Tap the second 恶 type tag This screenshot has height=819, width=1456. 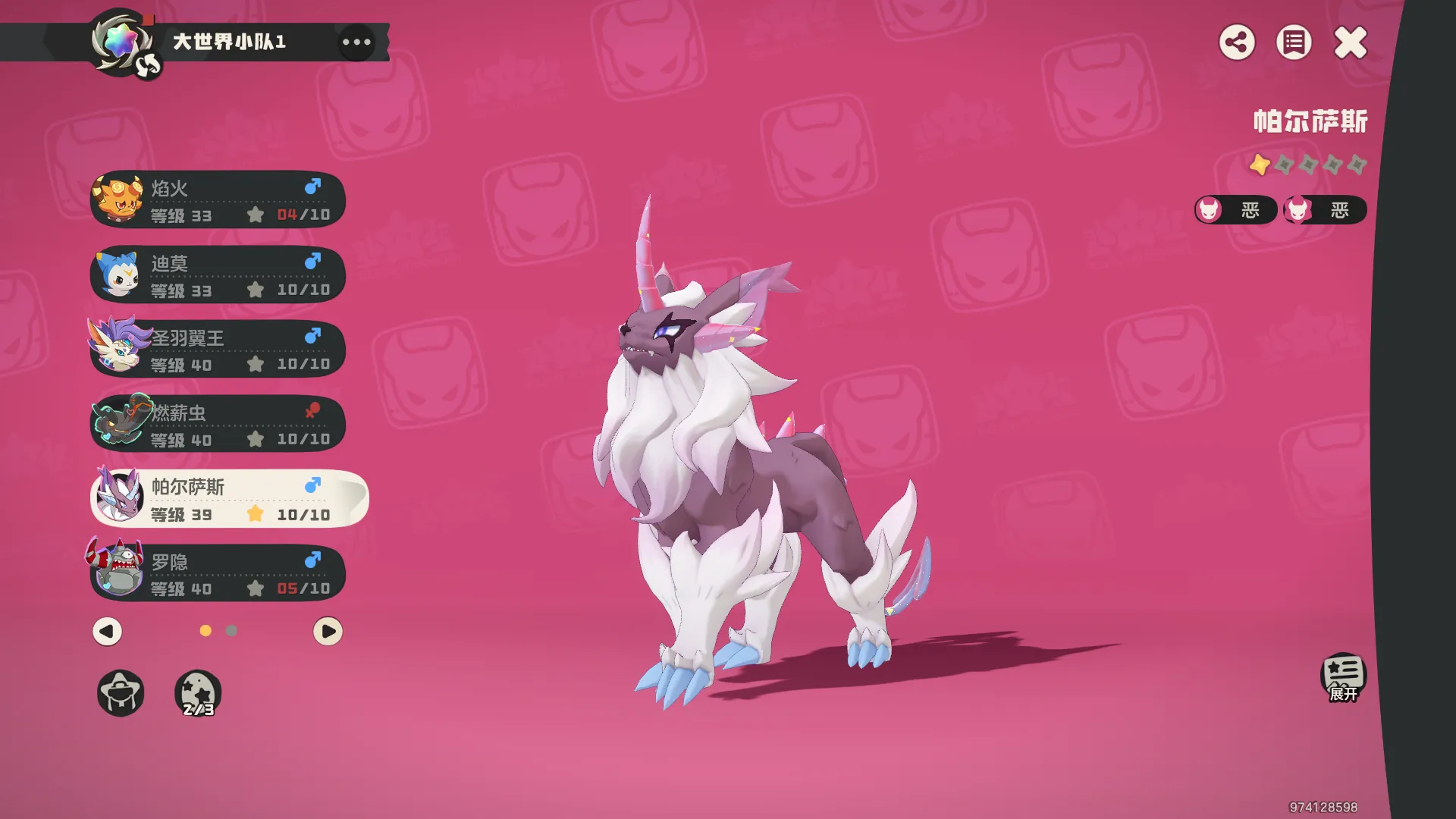point(1325,210)
